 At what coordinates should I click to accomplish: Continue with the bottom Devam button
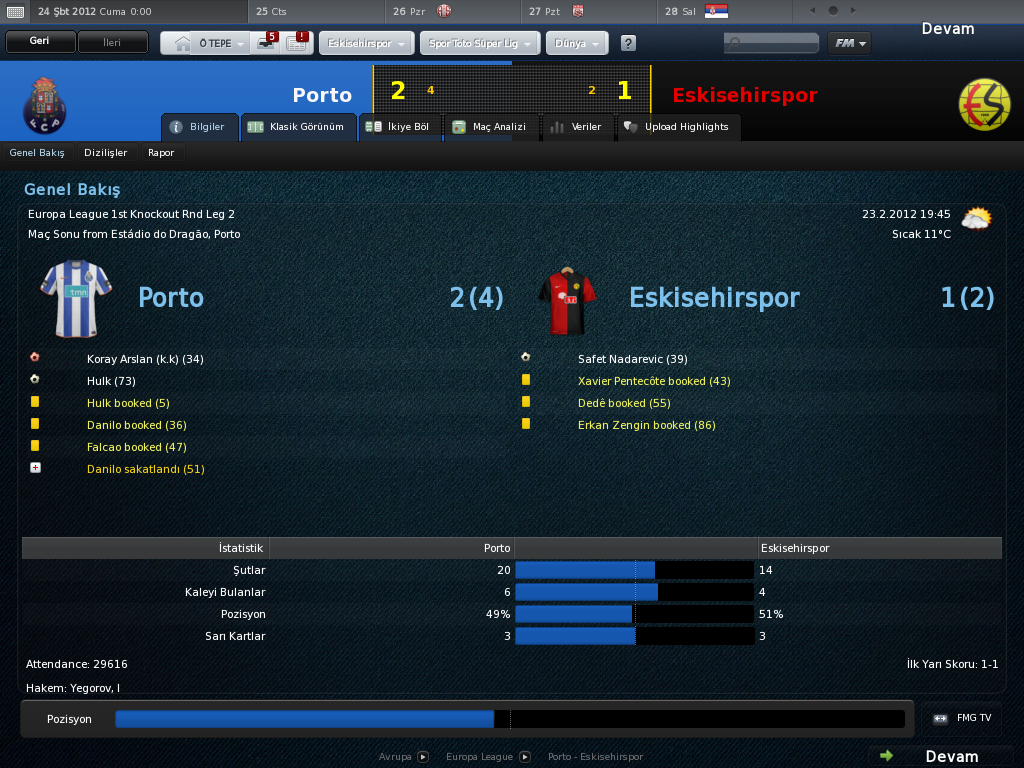point(940,756)
